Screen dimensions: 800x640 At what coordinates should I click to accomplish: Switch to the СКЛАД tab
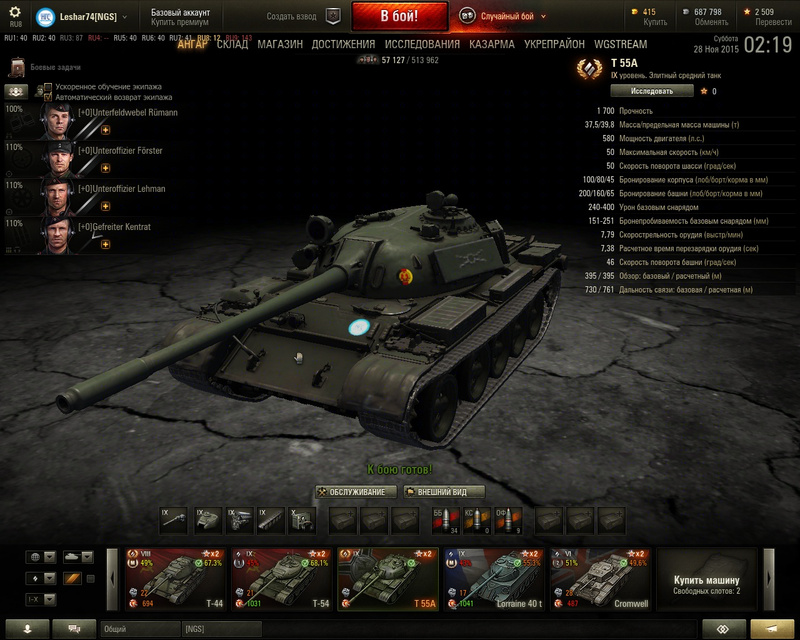pyautogui.click(x=232, y=45)
